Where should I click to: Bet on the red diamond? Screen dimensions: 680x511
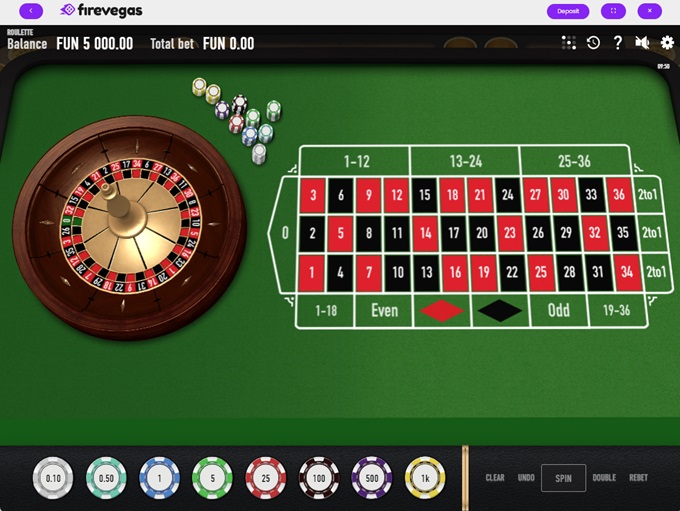tap(442, 311)
